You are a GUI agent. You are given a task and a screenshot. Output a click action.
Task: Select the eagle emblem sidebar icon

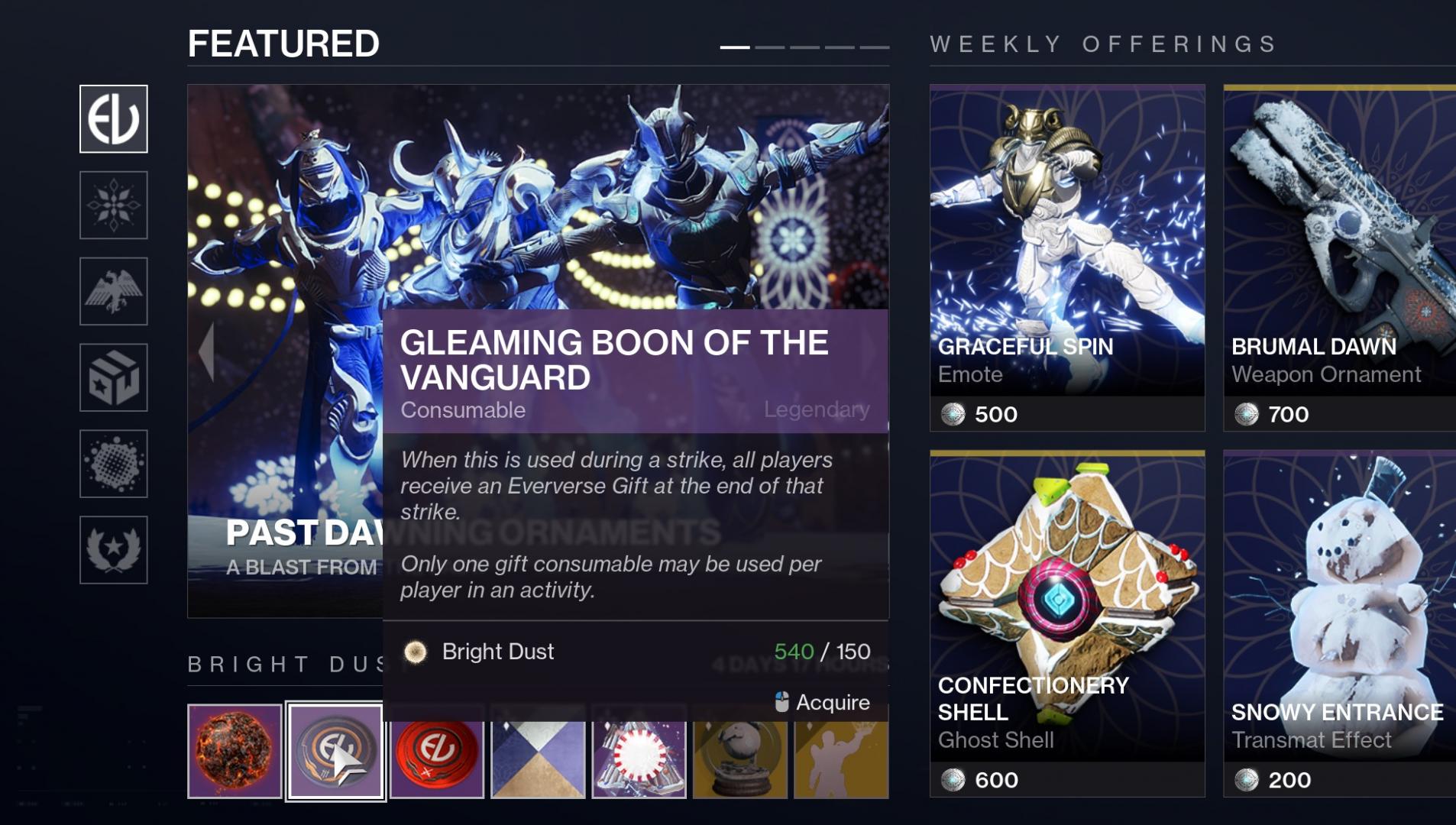(x=113, y=292)
